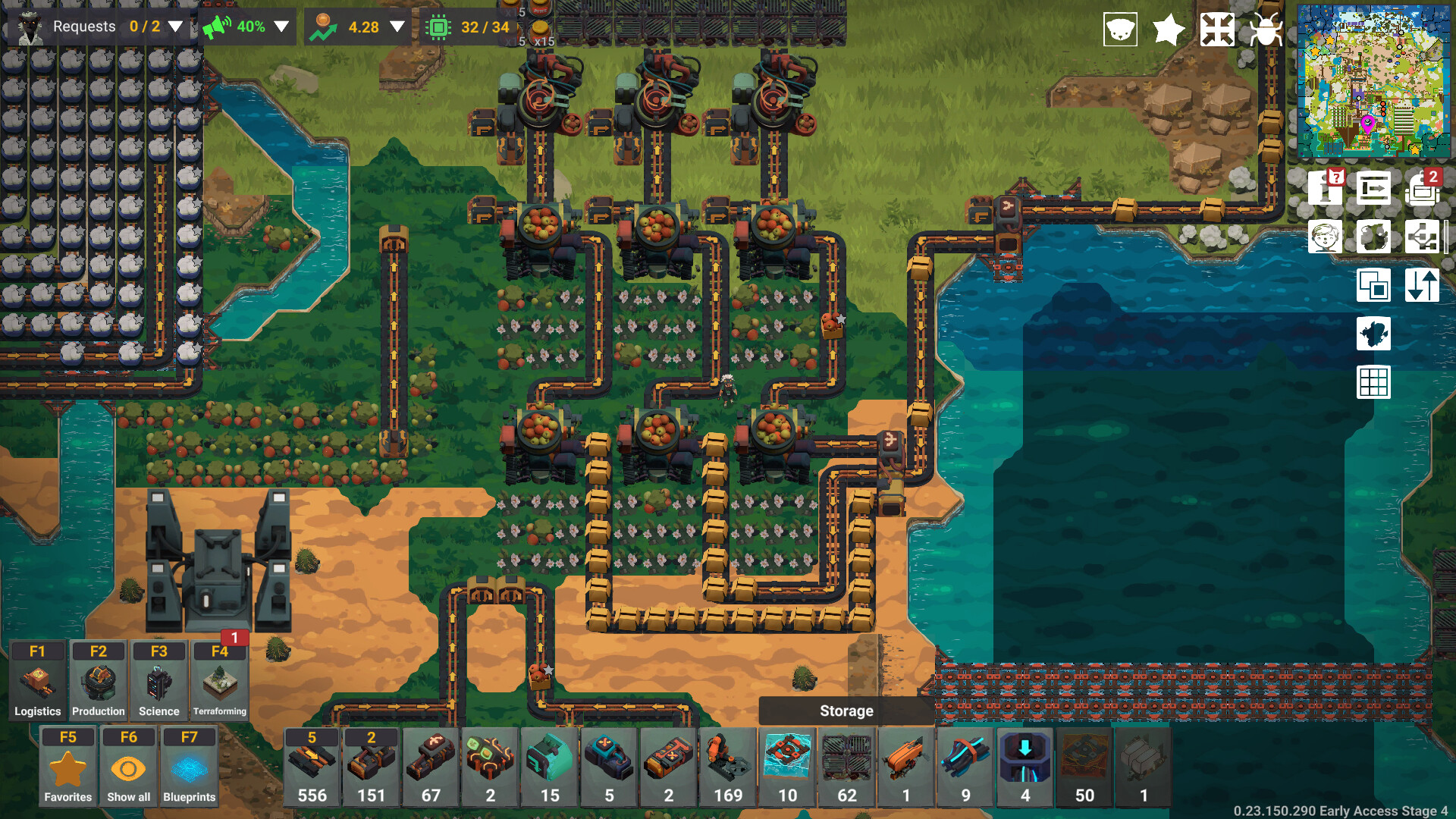Image resolution: width=1456 pixels, height=819 pixels.
Task: Open the 4.28 rate dropdown
Action: 397,26
